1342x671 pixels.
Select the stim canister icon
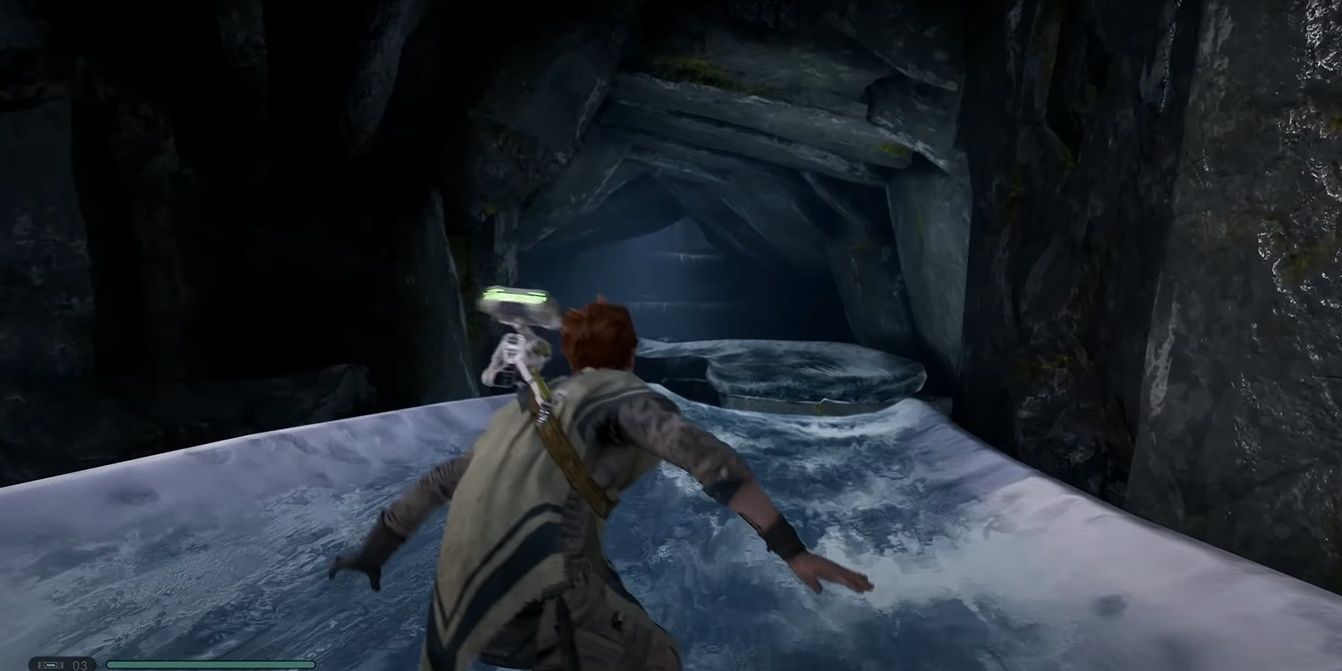pyautogui.click(x=49, y=663)
